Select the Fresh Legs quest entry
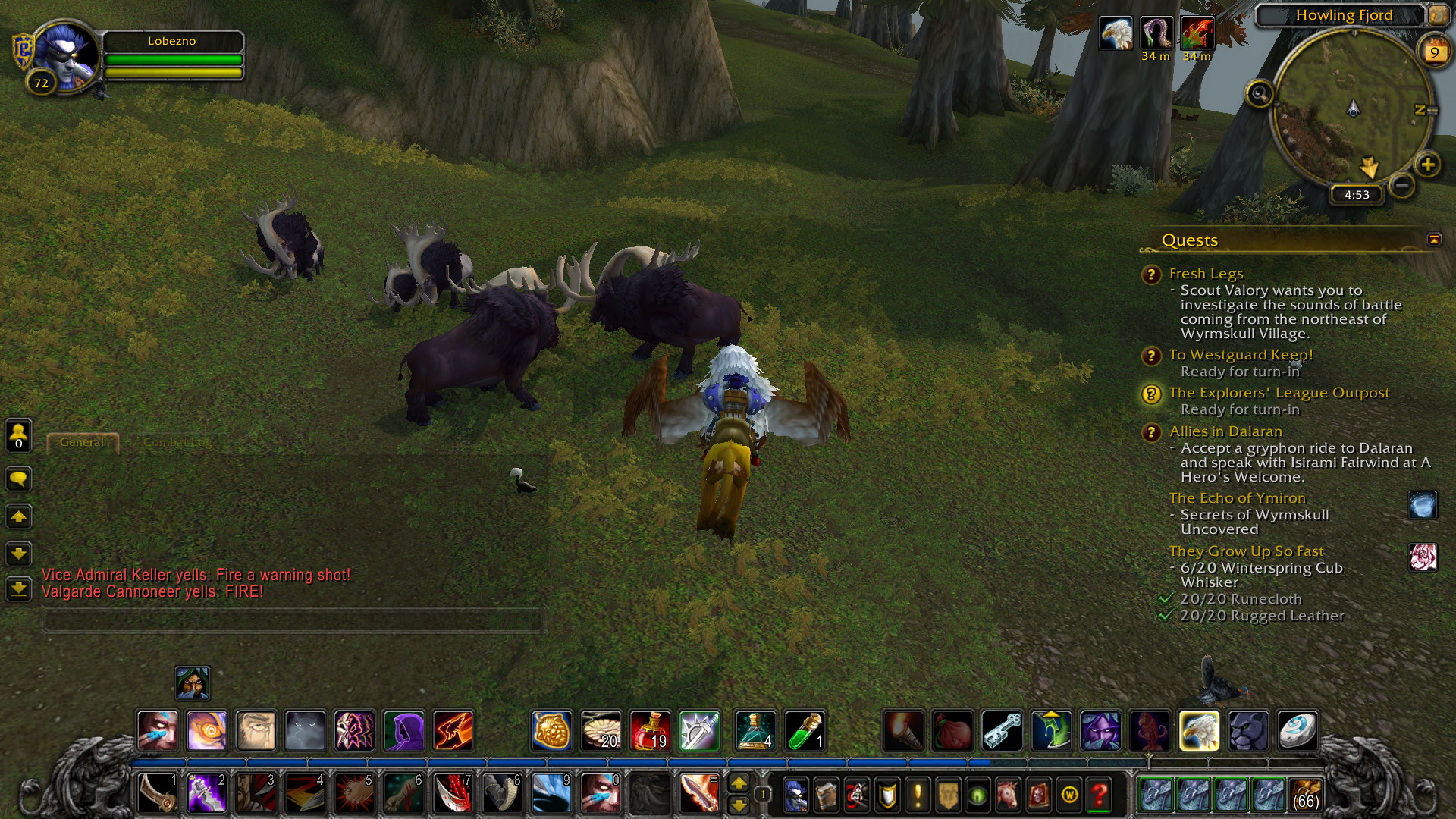Image resolution: width=1456 pixels, height=819 pixels. (1206, 274)
